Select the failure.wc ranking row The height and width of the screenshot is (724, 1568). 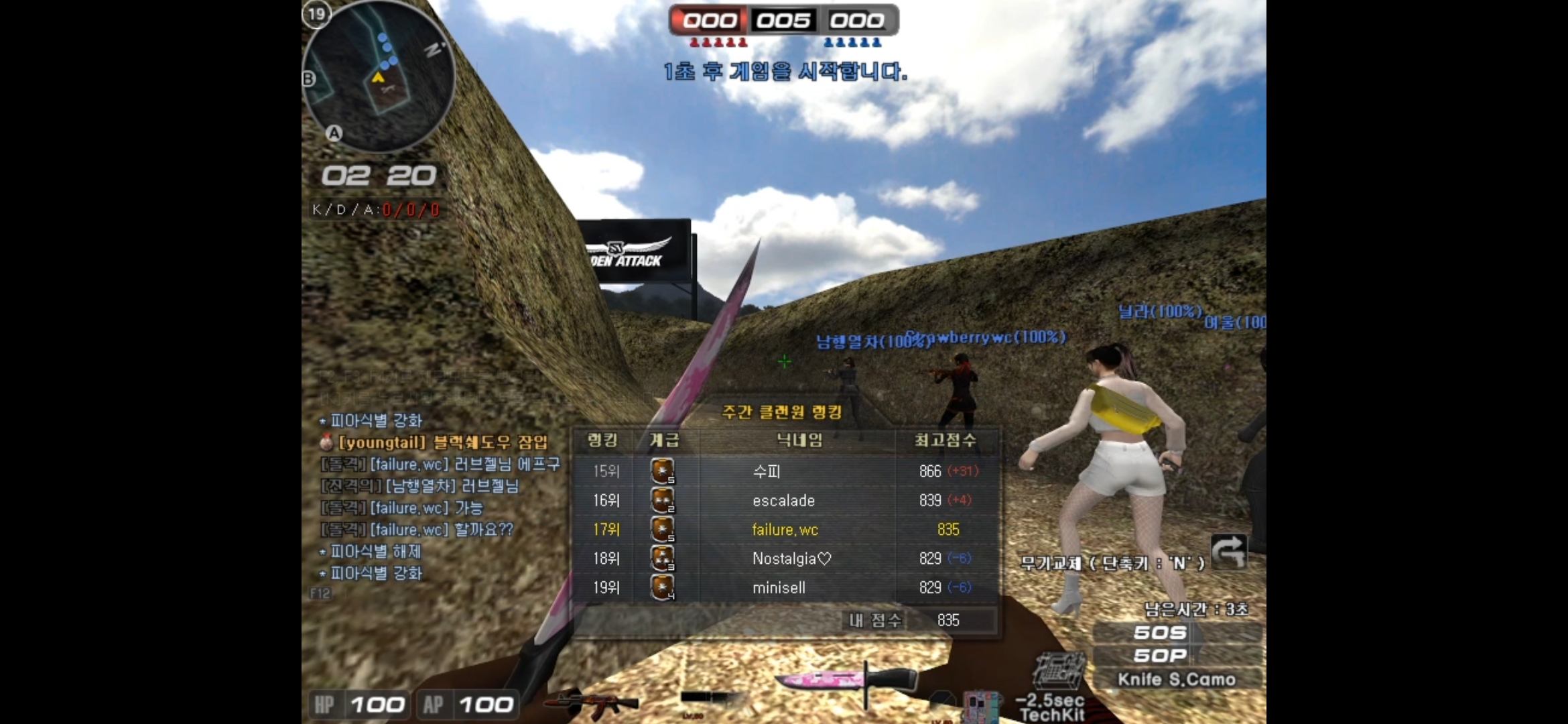[x=784, y=530]
